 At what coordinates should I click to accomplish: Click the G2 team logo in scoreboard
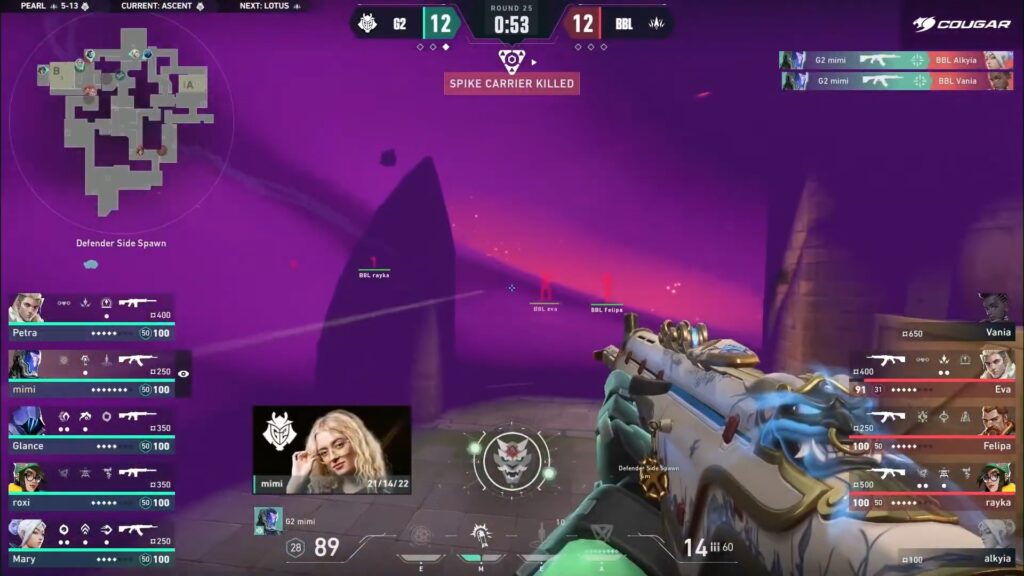click(368, 22)
